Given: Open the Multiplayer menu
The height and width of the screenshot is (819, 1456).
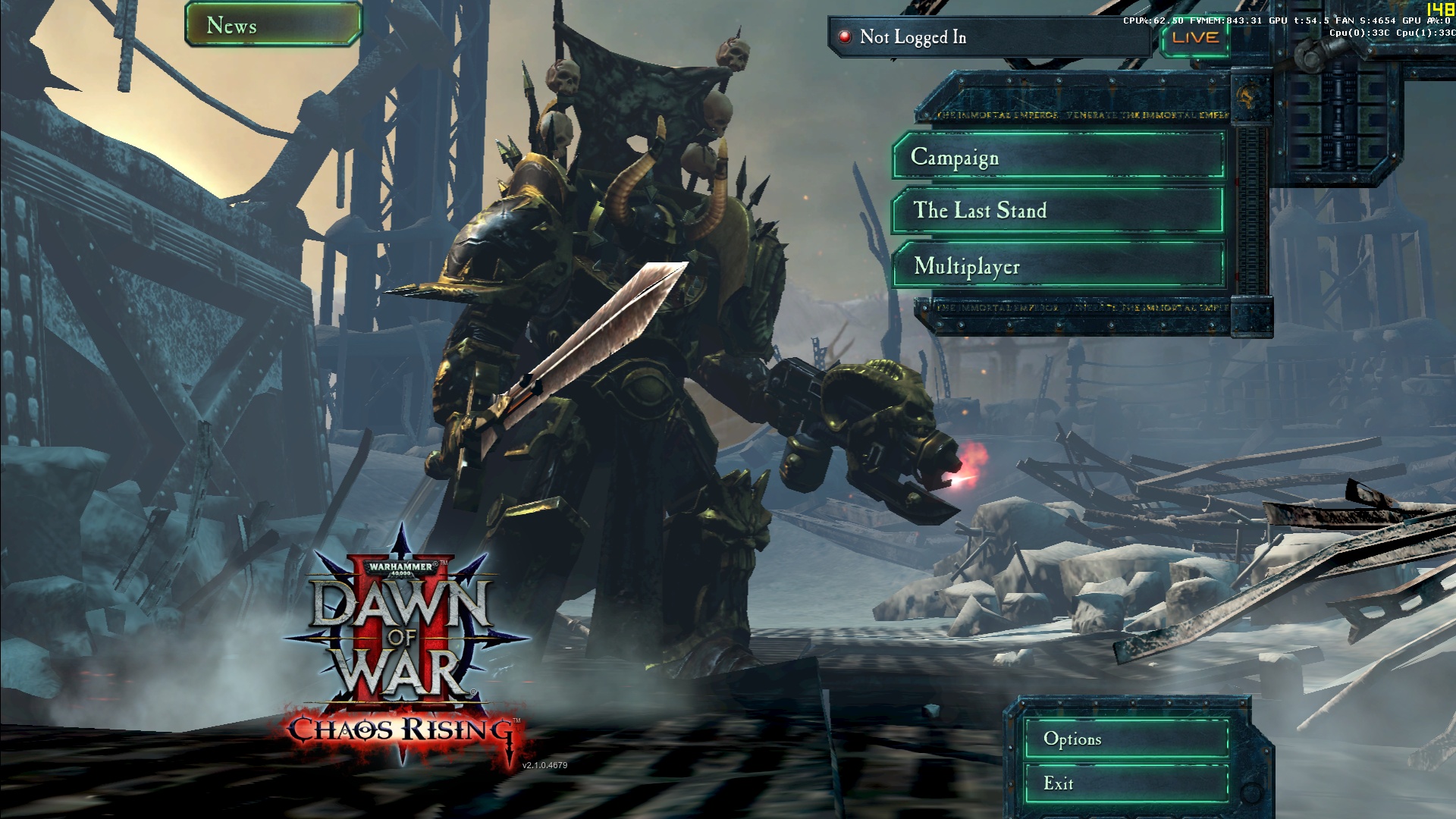Looking at the screenshot, I should pyautogui.click(x=1059, y=266).
